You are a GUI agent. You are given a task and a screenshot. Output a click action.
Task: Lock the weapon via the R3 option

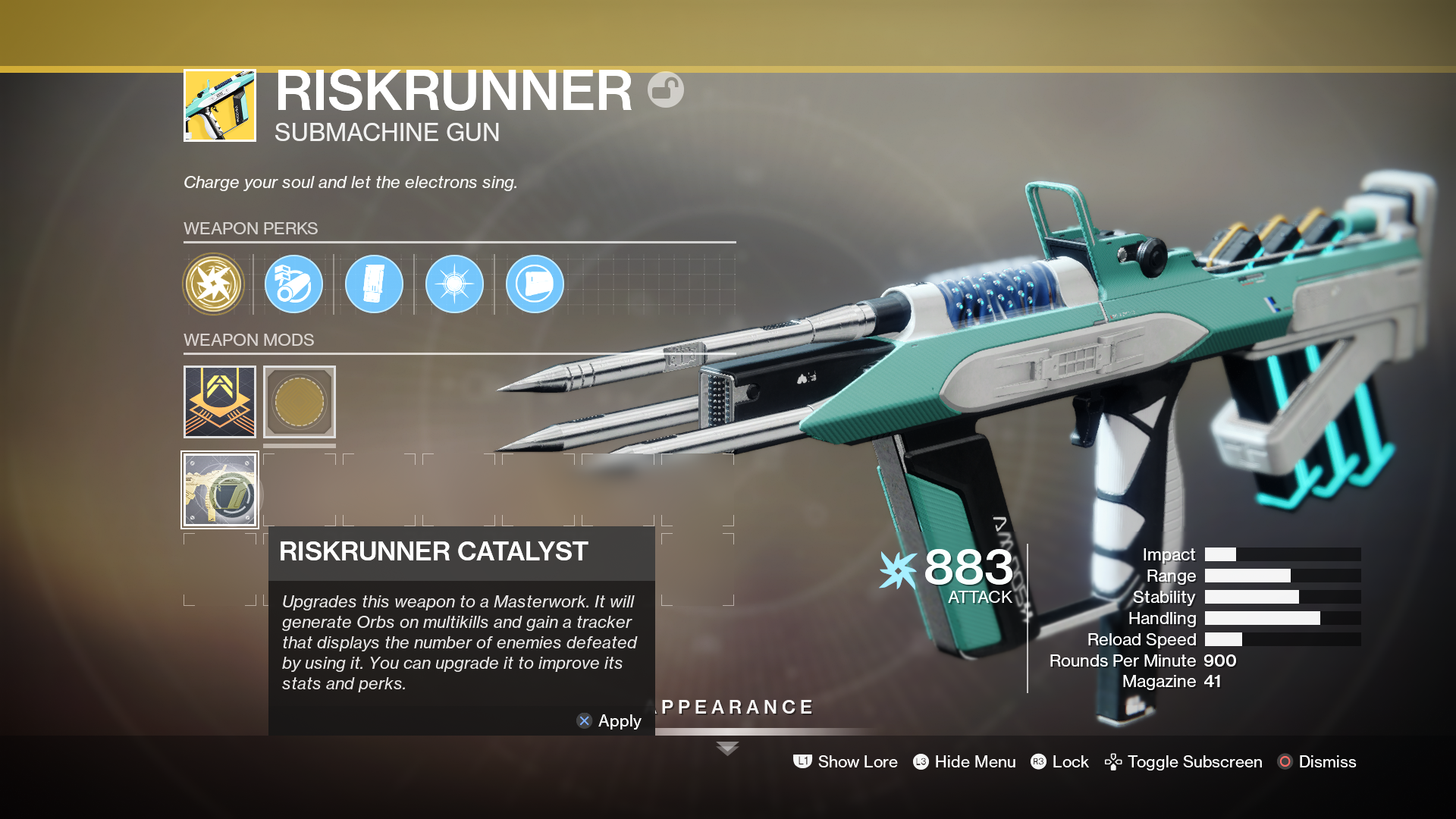click(x=1069, y=761)
